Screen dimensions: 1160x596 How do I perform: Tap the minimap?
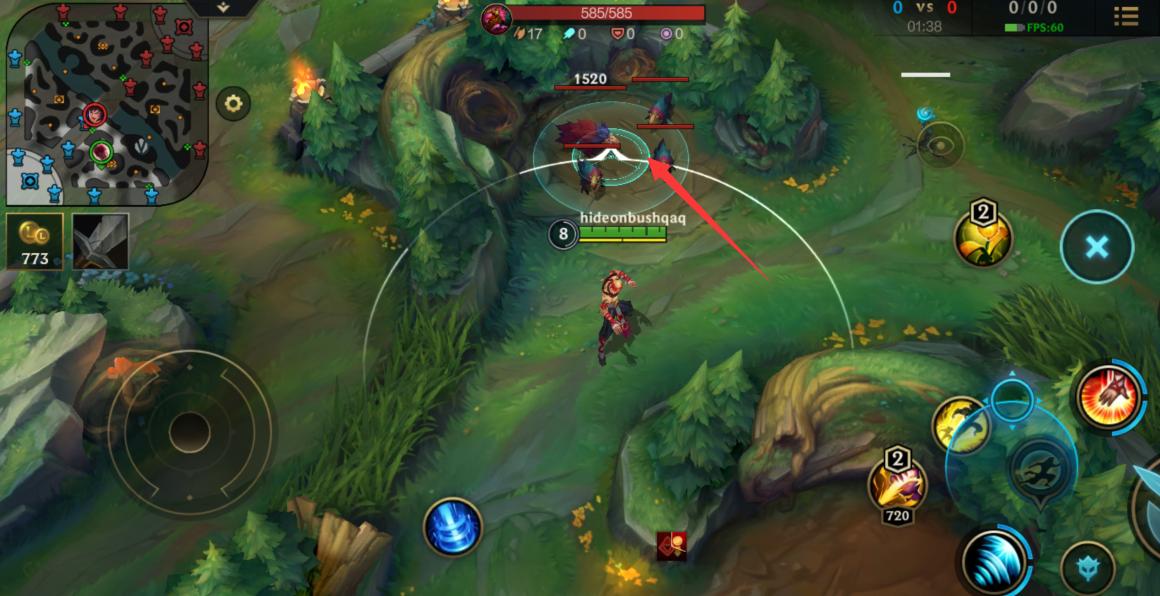point(107,103)
